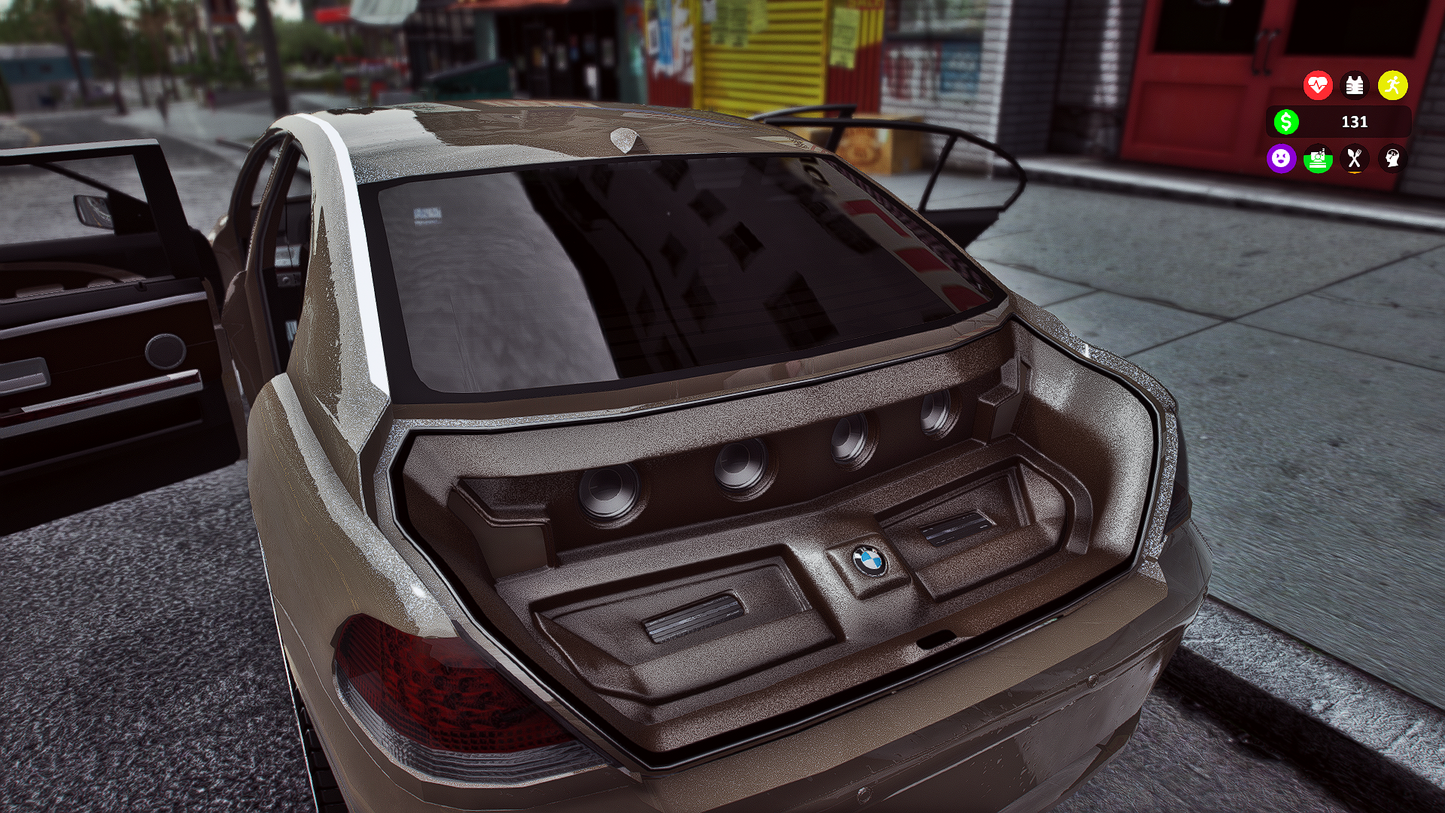
Task: Select the hunger fork-and-spoon icon
Action: pos(1355,159)
